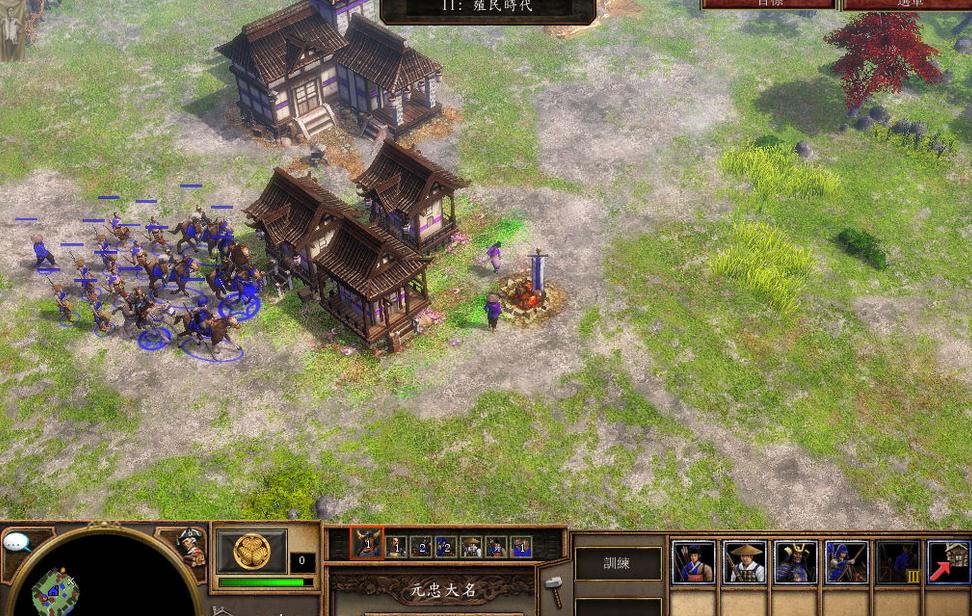Click the dimmed unit icon with III badge

[897, 563]
